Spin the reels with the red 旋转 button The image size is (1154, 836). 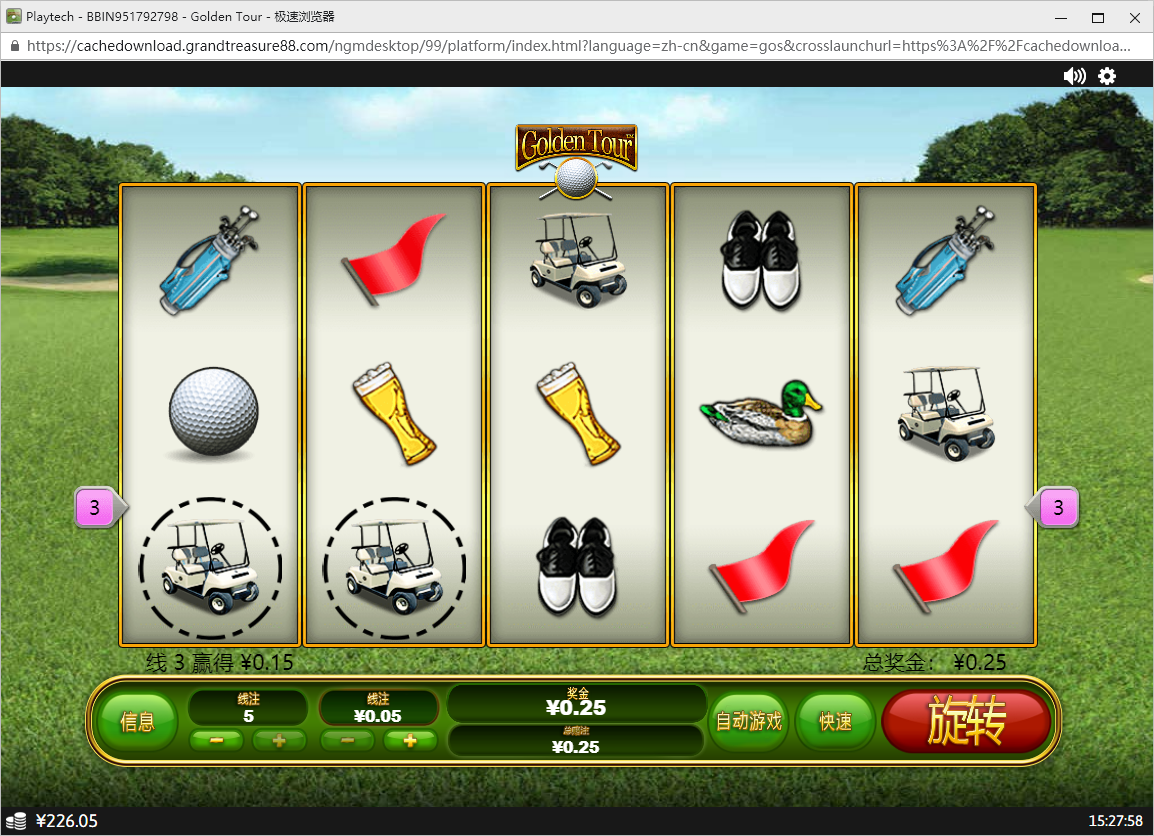coord(966,721)
